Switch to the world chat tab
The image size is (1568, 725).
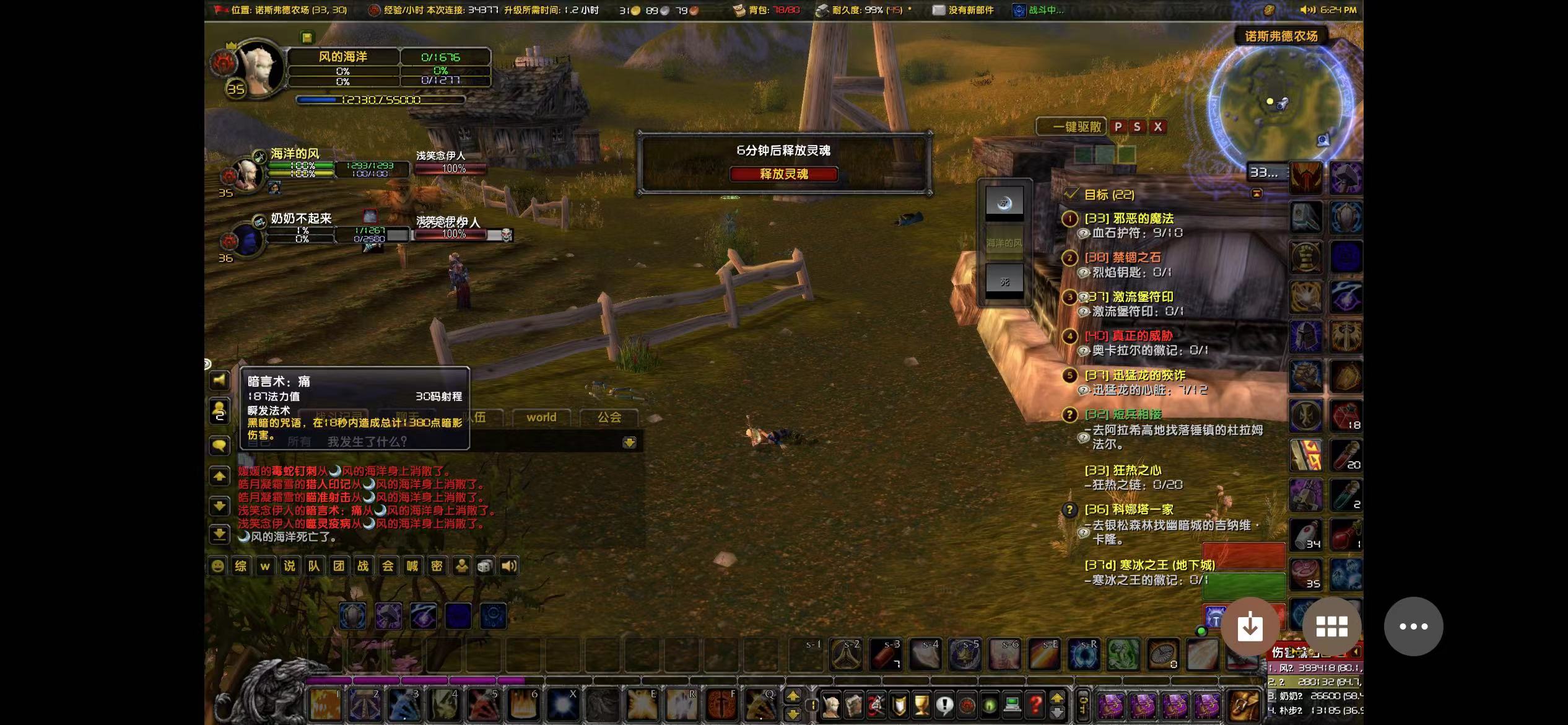pyautogui.click(x=541, y=418)
